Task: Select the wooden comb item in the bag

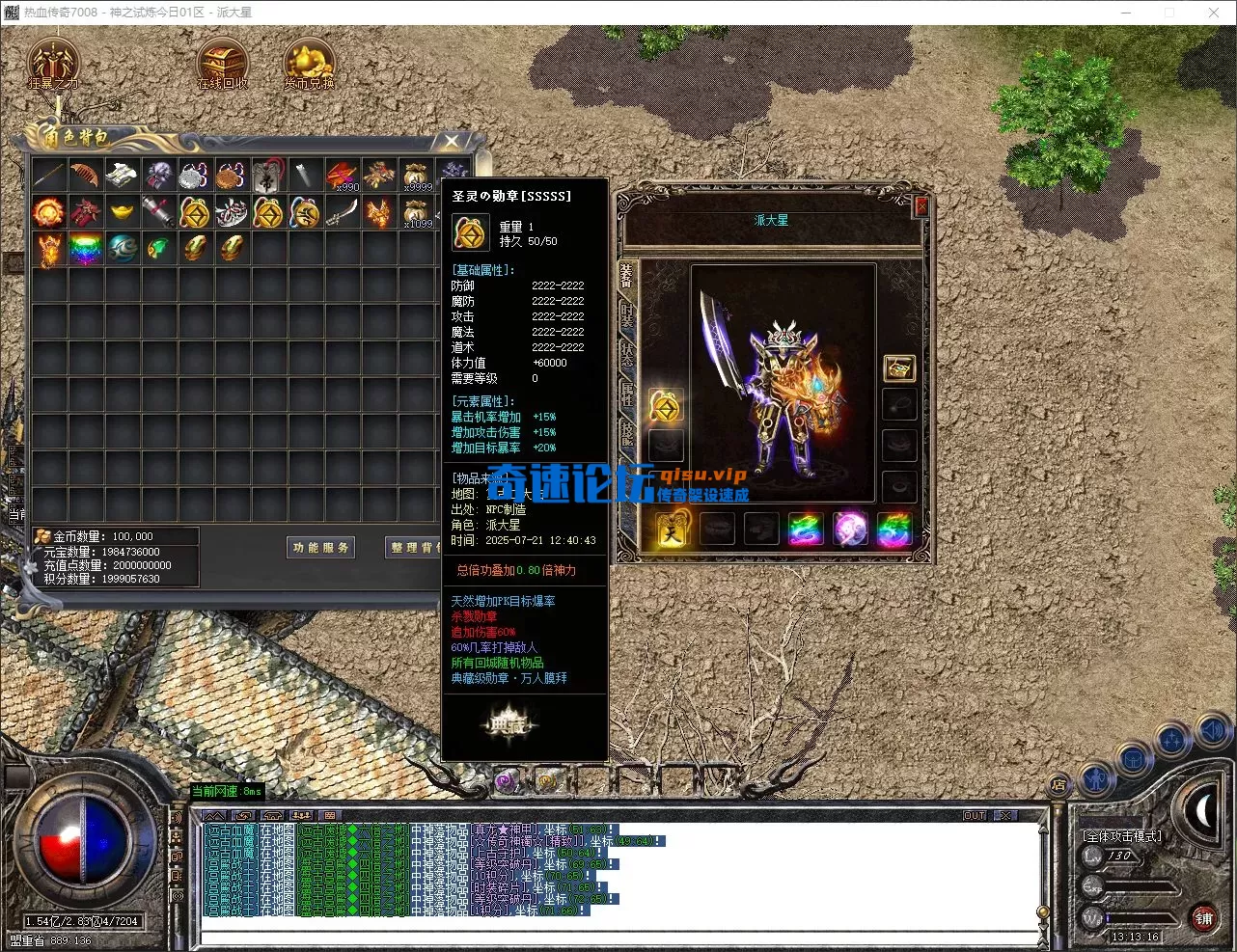Action: (x=85, y=175)
